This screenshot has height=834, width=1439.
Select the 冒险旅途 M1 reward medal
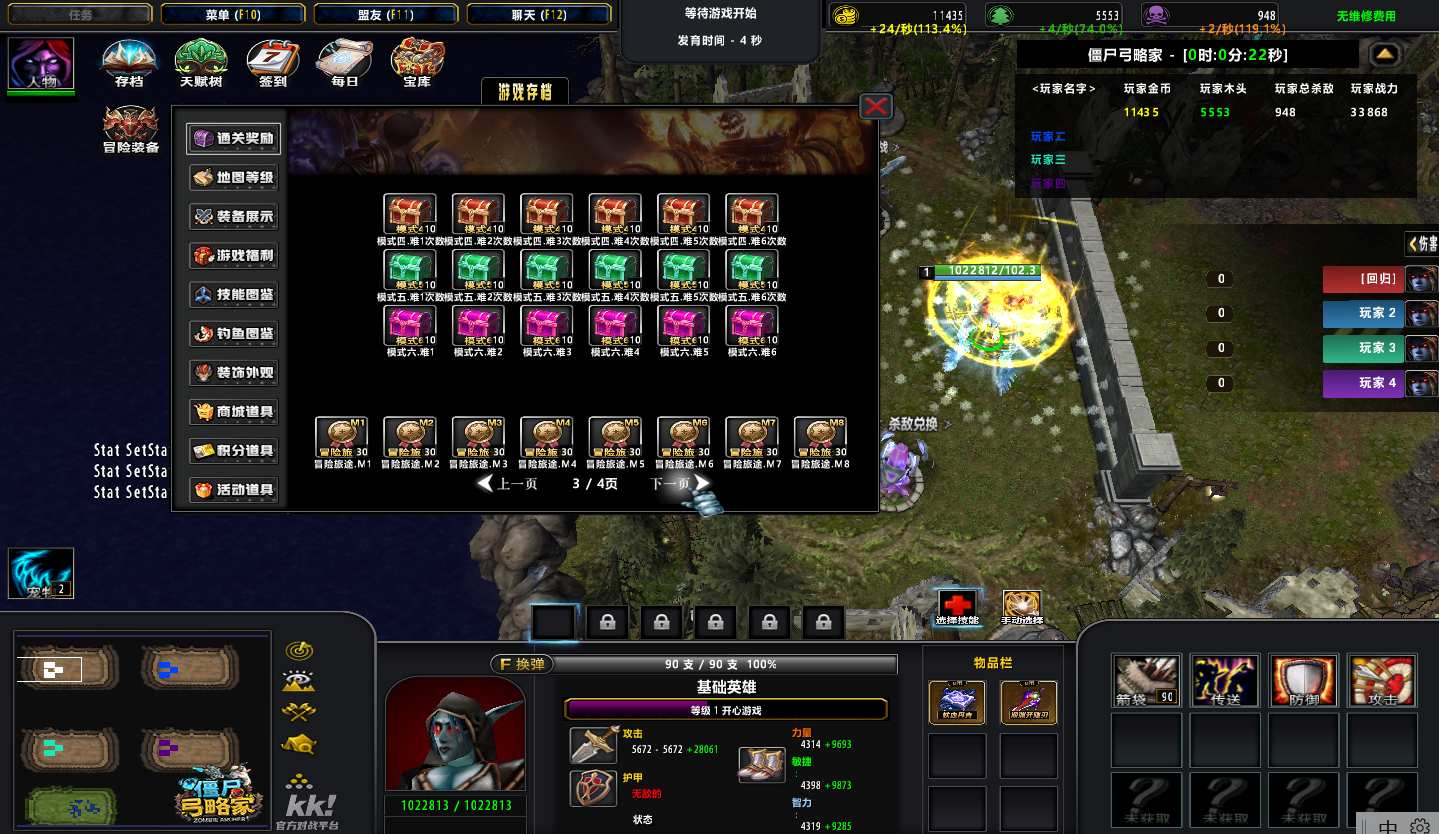click(x=342, y=438)
